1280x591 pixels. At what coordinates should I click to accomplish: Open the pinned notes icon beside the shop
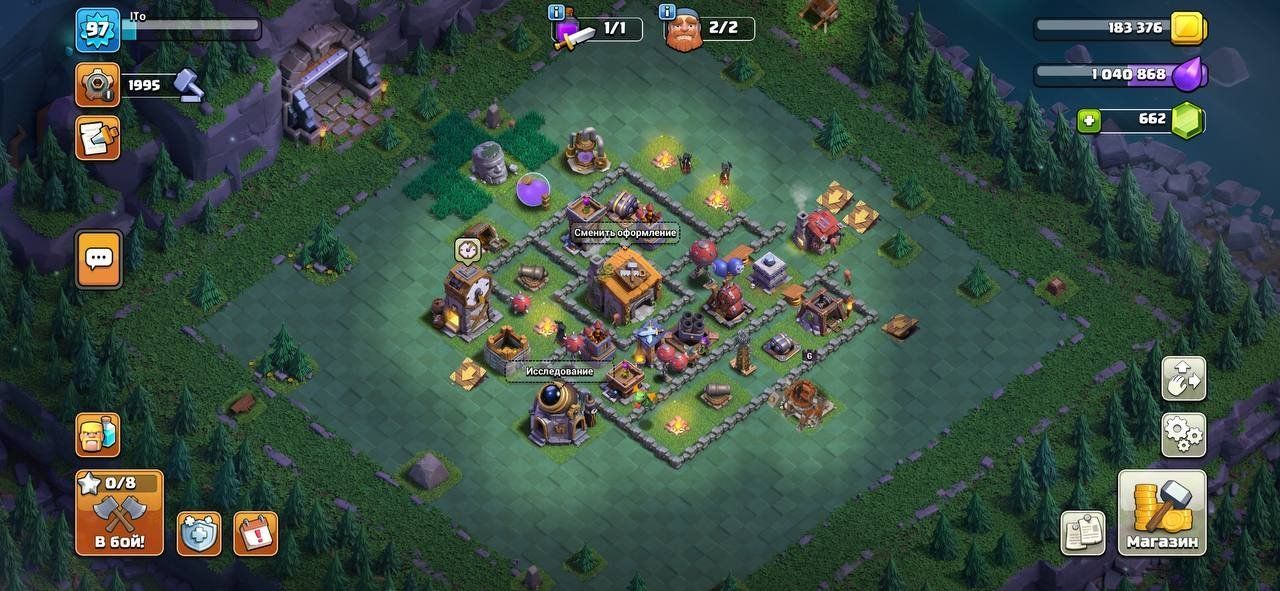point(1082,533)
